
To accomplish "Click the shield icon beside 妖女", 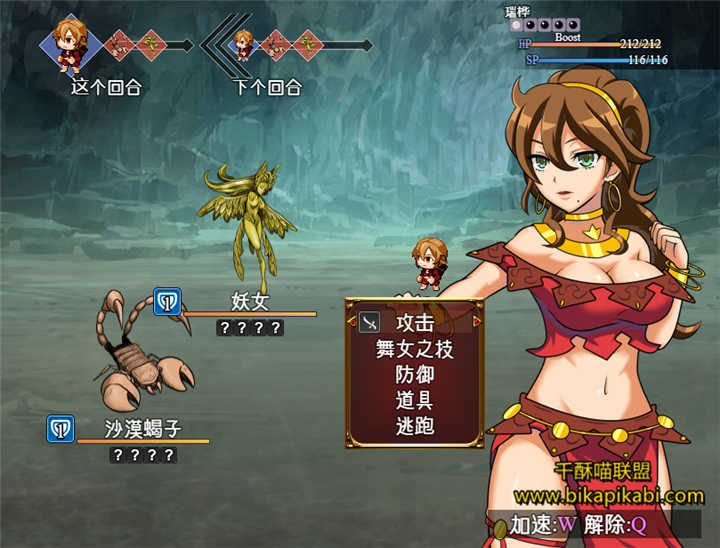I will [x=167, y=301].
